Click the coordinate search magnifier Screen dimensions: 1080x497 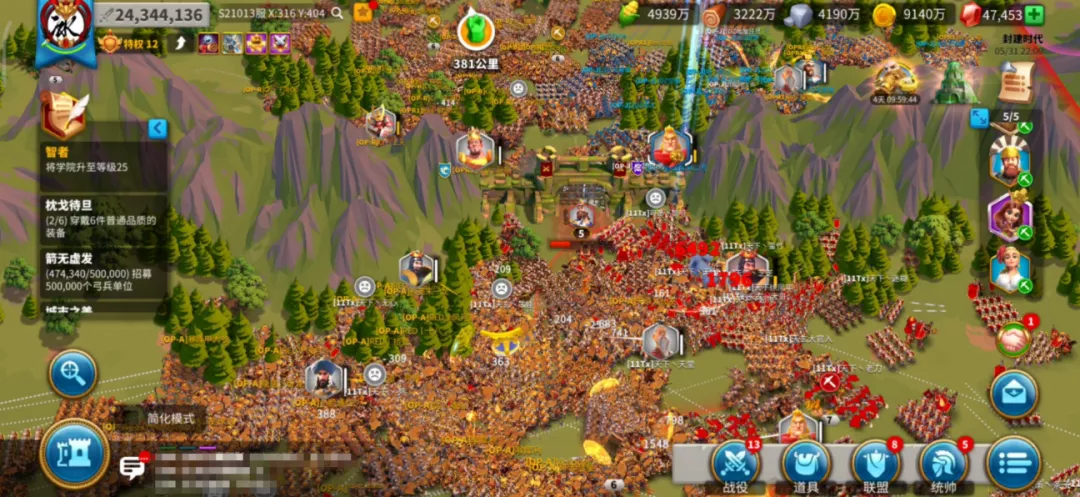(337, 13)
